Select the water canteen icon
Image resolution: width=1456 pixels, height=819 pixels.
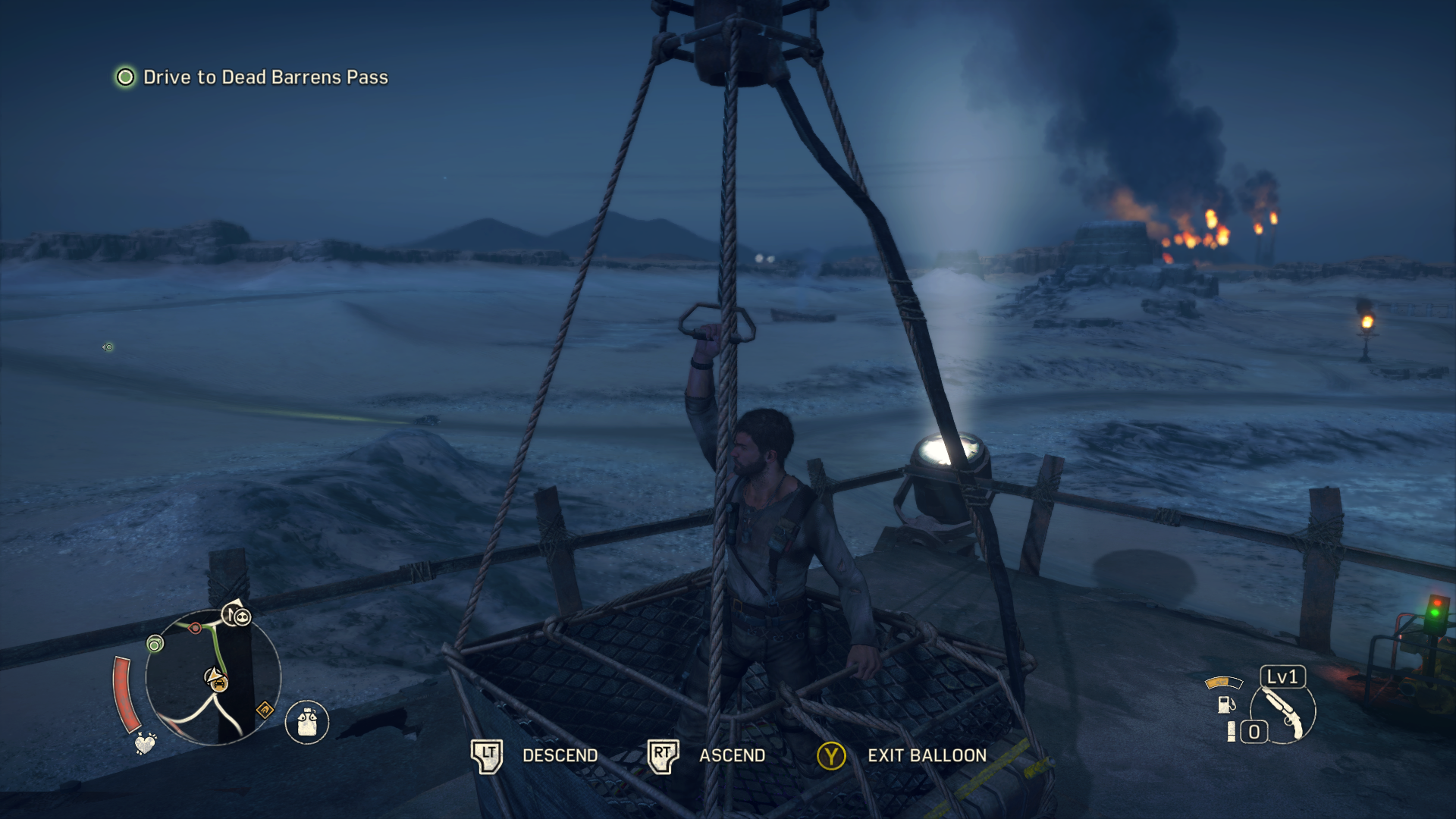point(307,722)
